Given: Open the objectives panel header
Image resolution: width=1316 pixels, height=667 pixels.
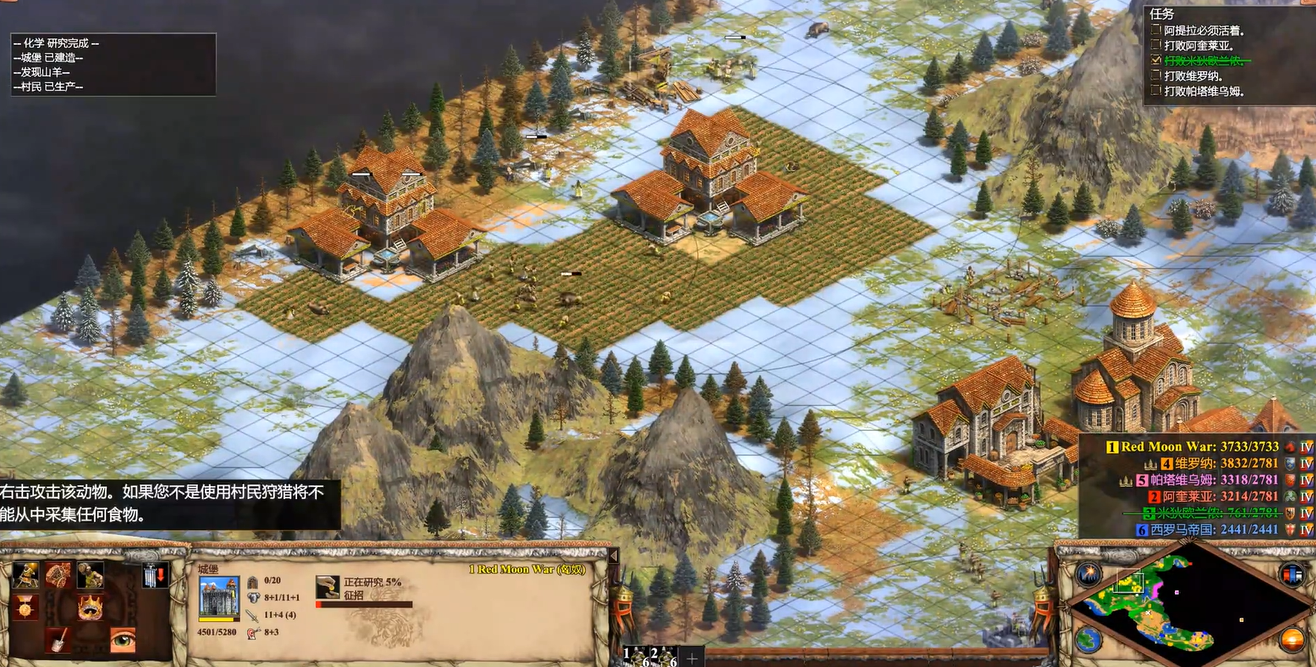Looking at the screenshot, I should click(1162, 14).
